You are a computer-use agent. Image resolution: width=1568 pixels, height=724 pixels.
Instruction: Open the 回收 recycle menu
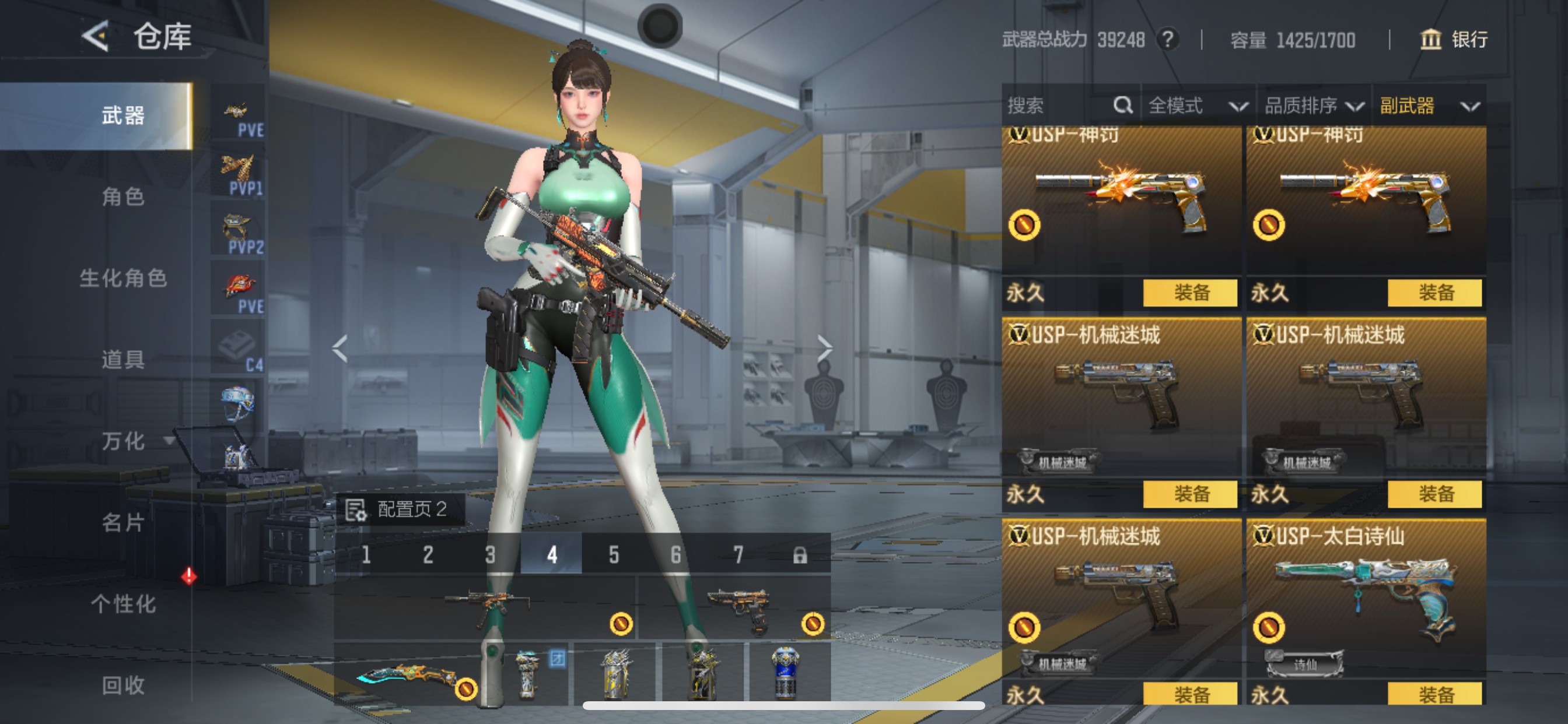pyautogui.click(x=123, y=685)
